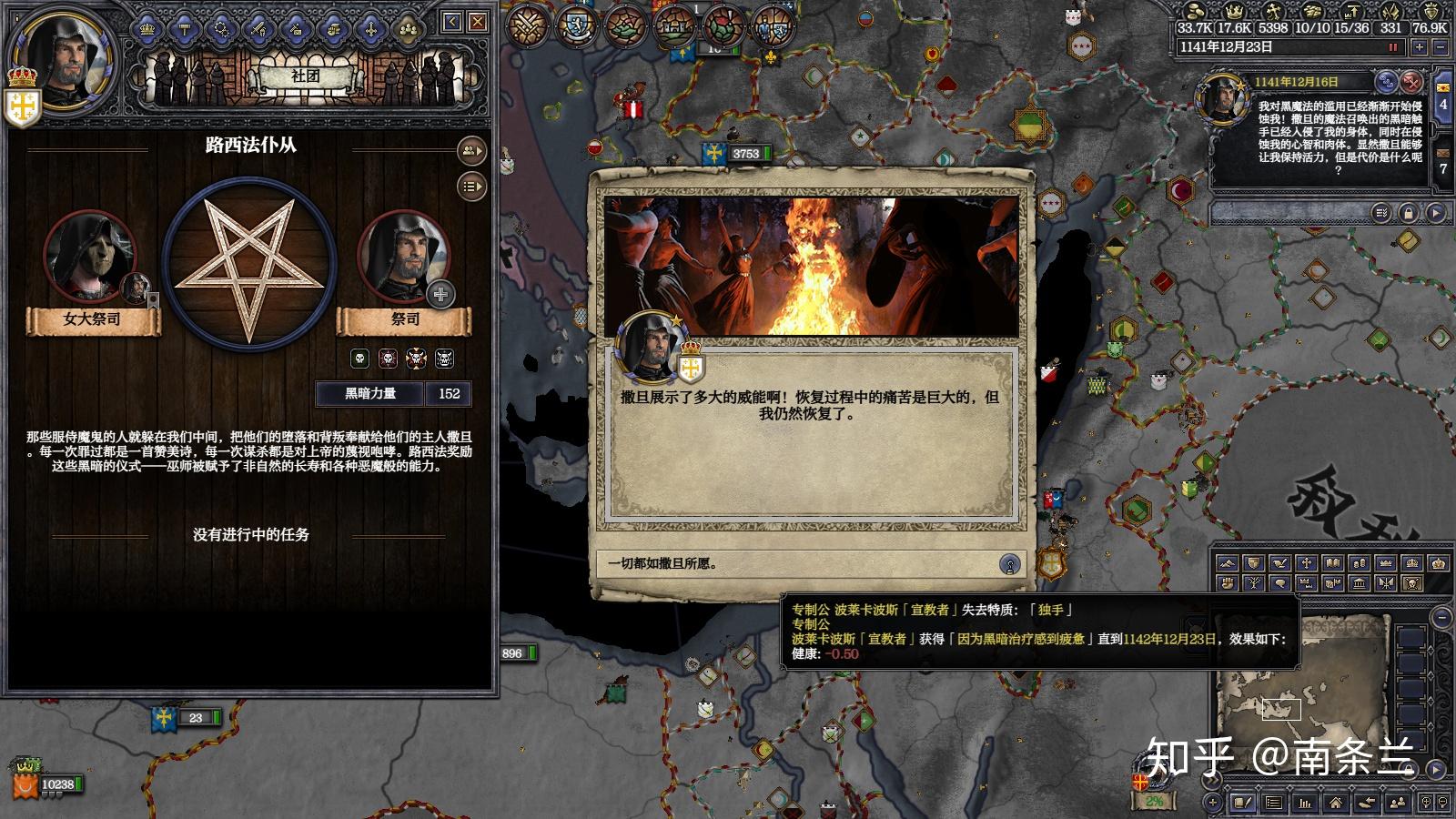
Task: Go back using the panel's left arrow button
Action: 452,23
